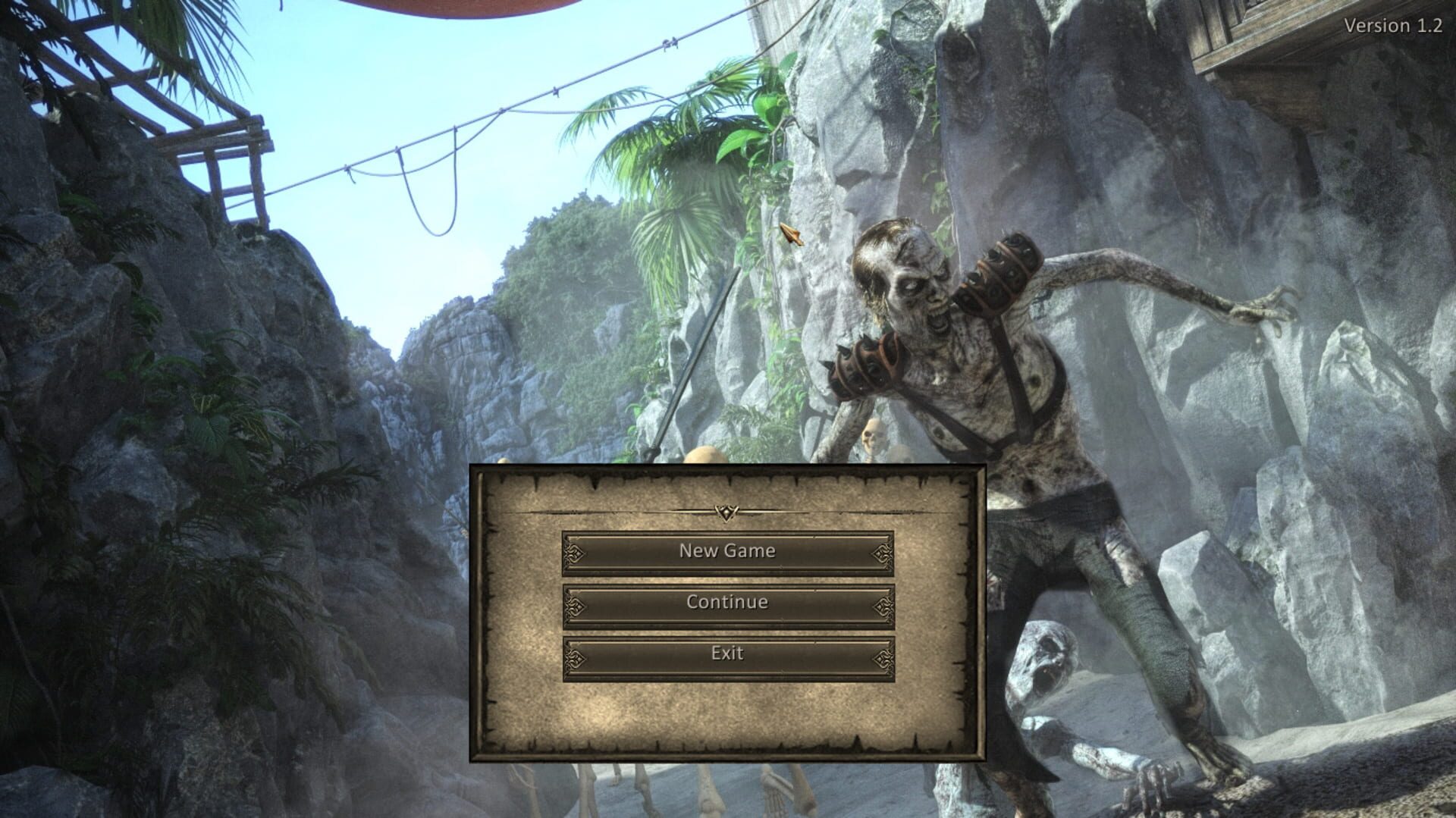
Task: Click the parchment panel background
Action: click(x=726, y=720)
